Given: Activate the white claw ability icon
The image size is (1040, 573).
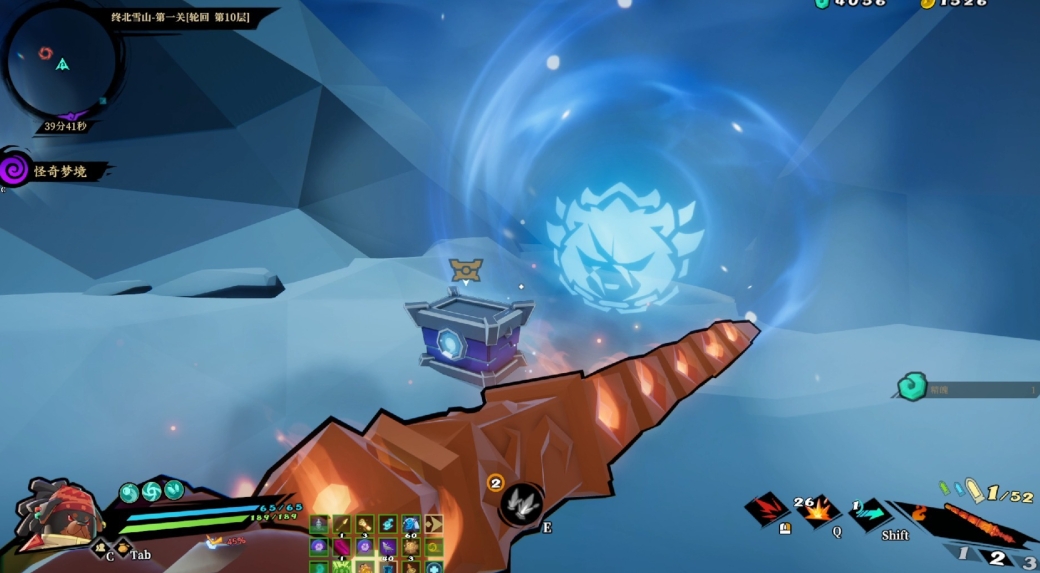Looking at the screenshot, I should pyautogui.click(x=521, y=503).
